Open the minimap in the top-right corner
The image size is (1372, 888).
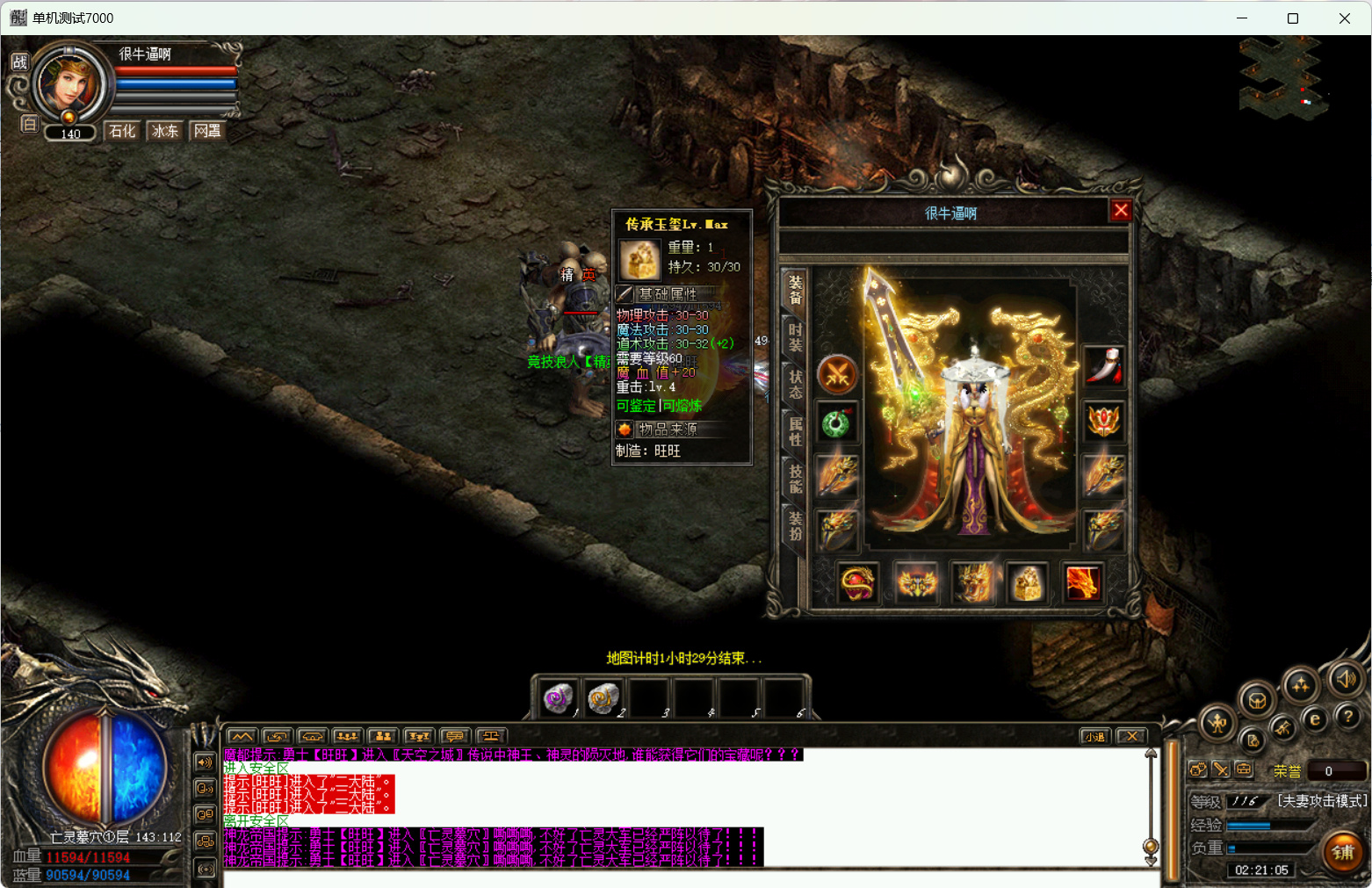pos(1281,79)
